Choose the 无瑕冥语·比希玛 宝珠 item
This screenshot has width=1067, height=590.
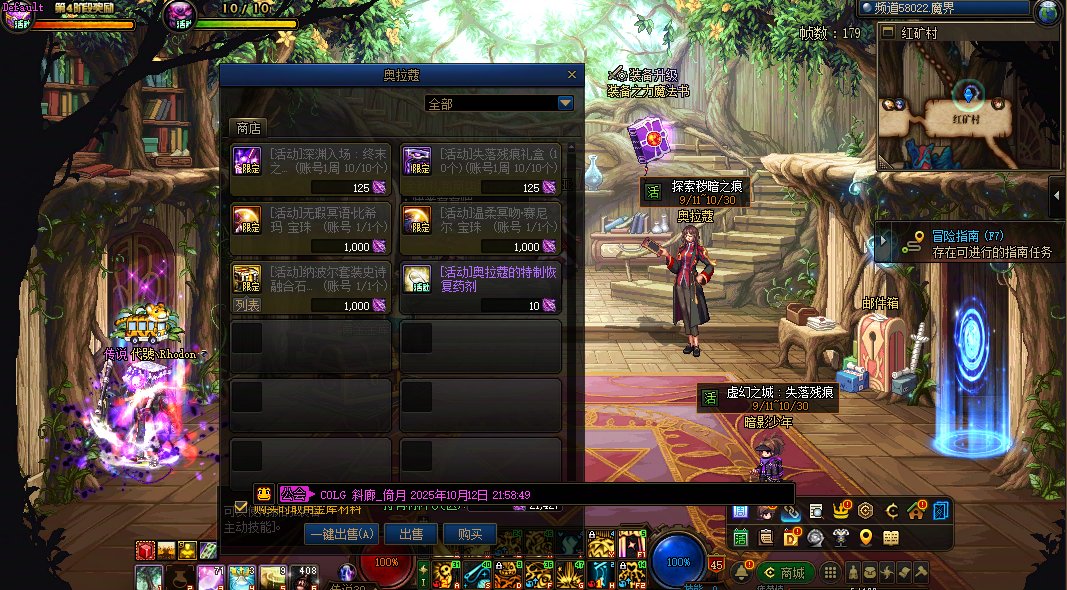click(311, 229)
